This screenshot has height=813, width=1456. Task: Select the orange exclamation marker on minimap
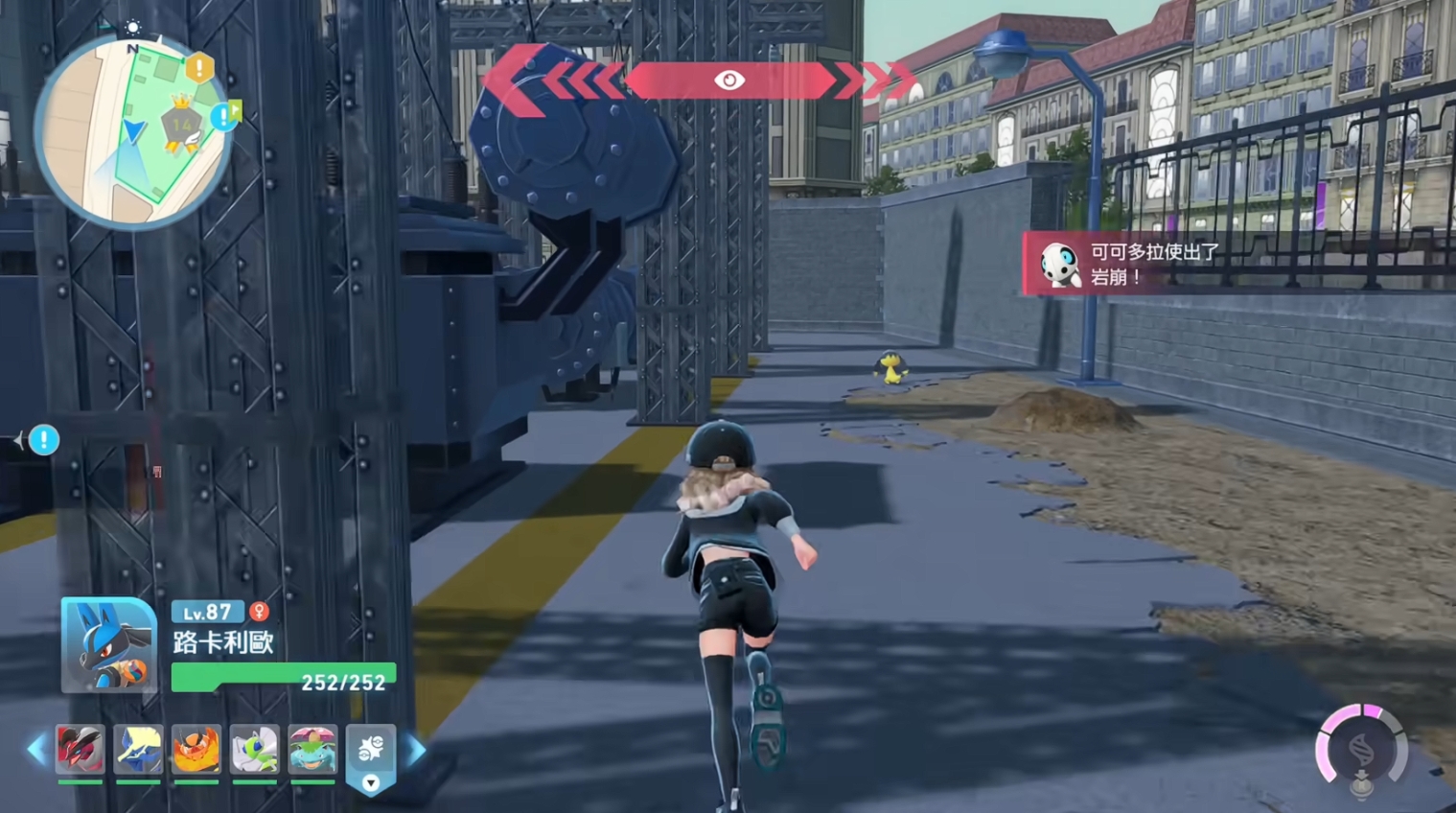(199, 68)
